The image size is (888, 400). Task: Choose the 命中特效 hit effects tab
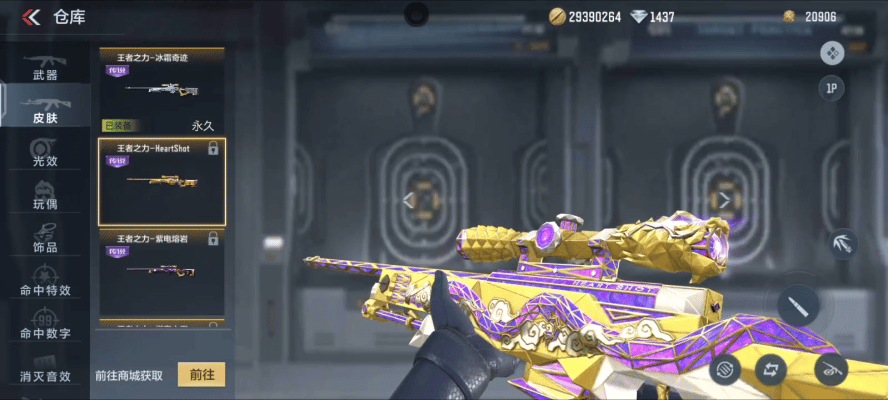point(45,282)
